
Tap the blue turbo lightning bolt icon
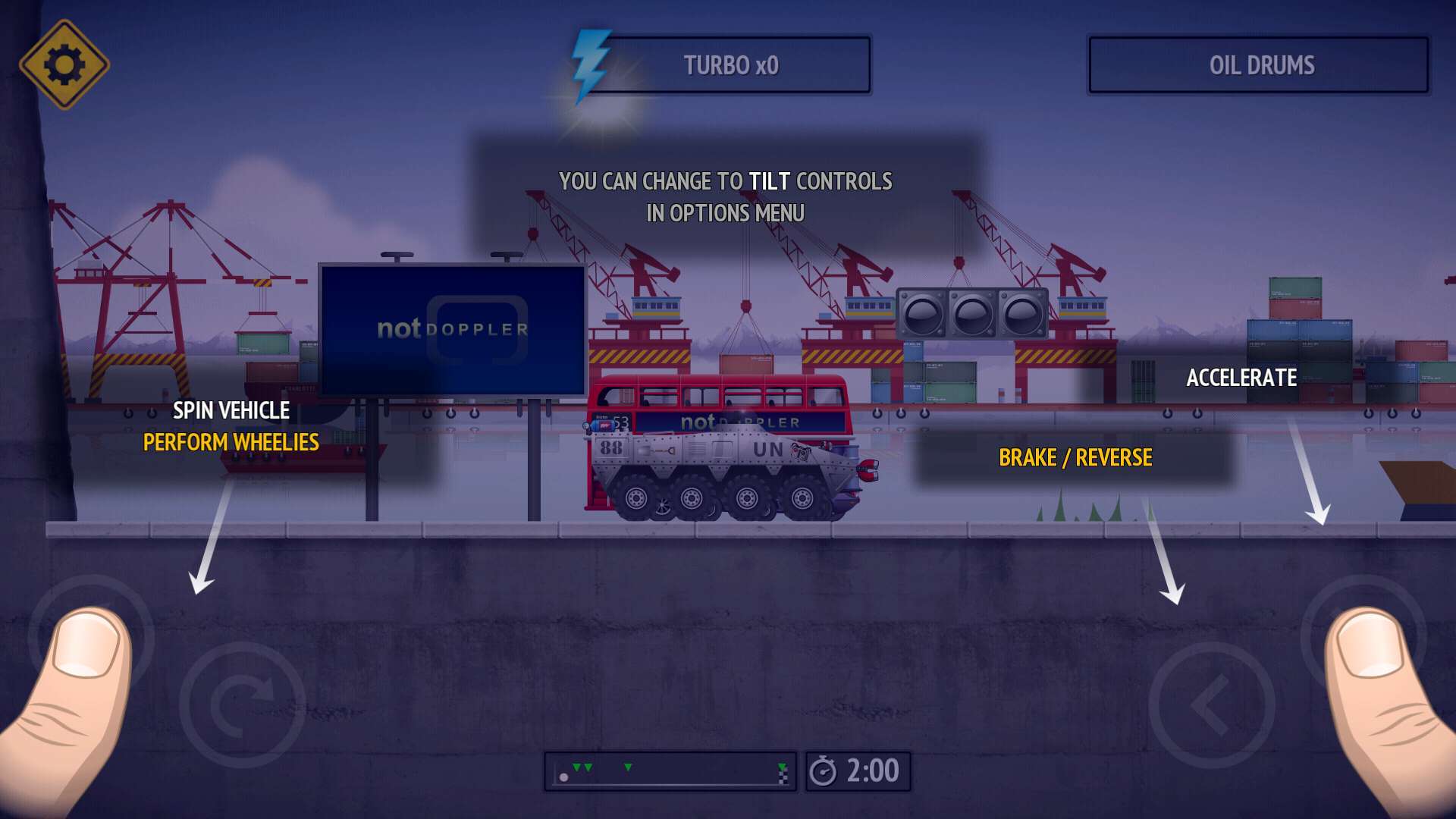(x=591, y=63)
